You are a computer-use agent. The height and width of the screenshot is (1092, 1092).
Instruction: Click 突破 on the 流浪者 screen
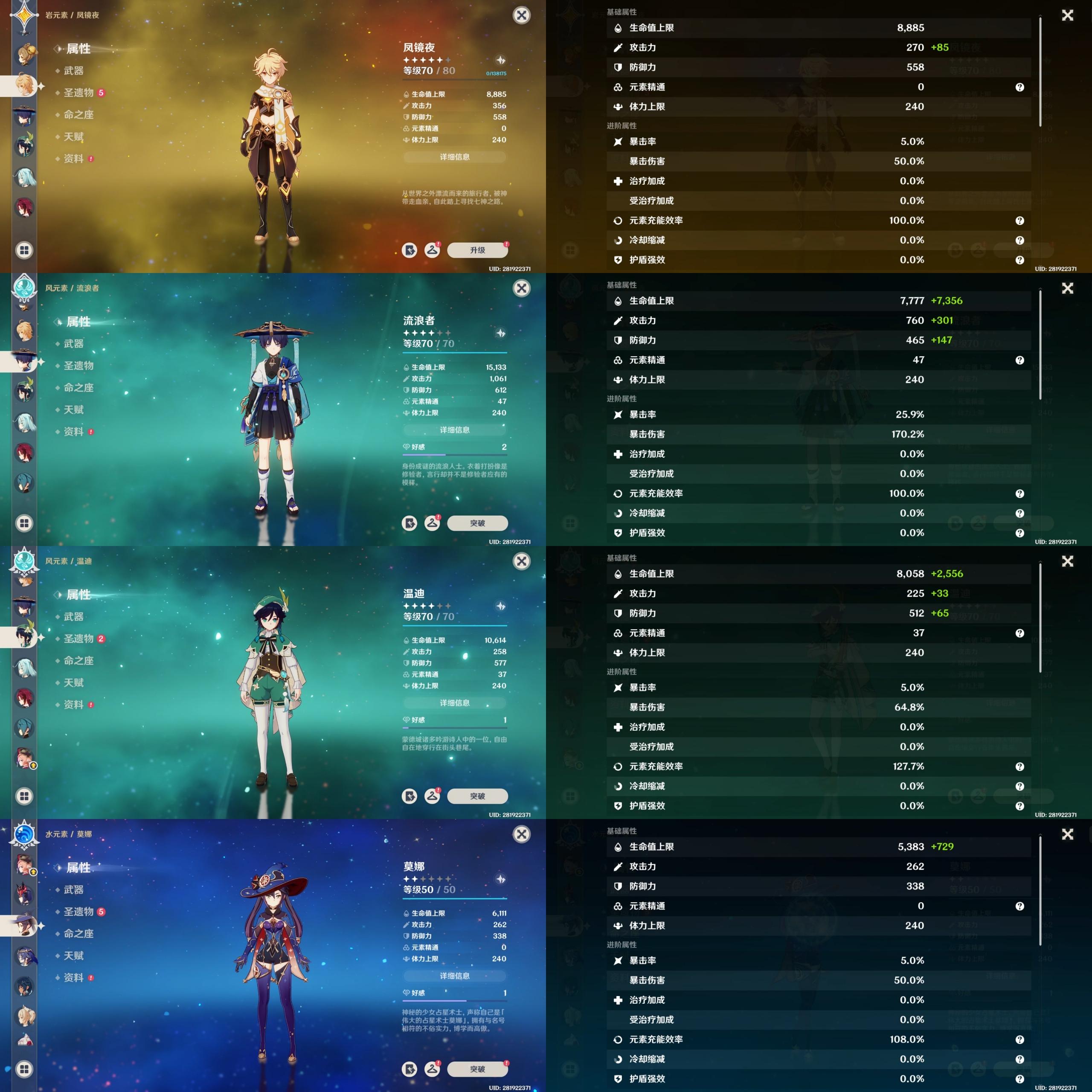click(x=477, y=523)
